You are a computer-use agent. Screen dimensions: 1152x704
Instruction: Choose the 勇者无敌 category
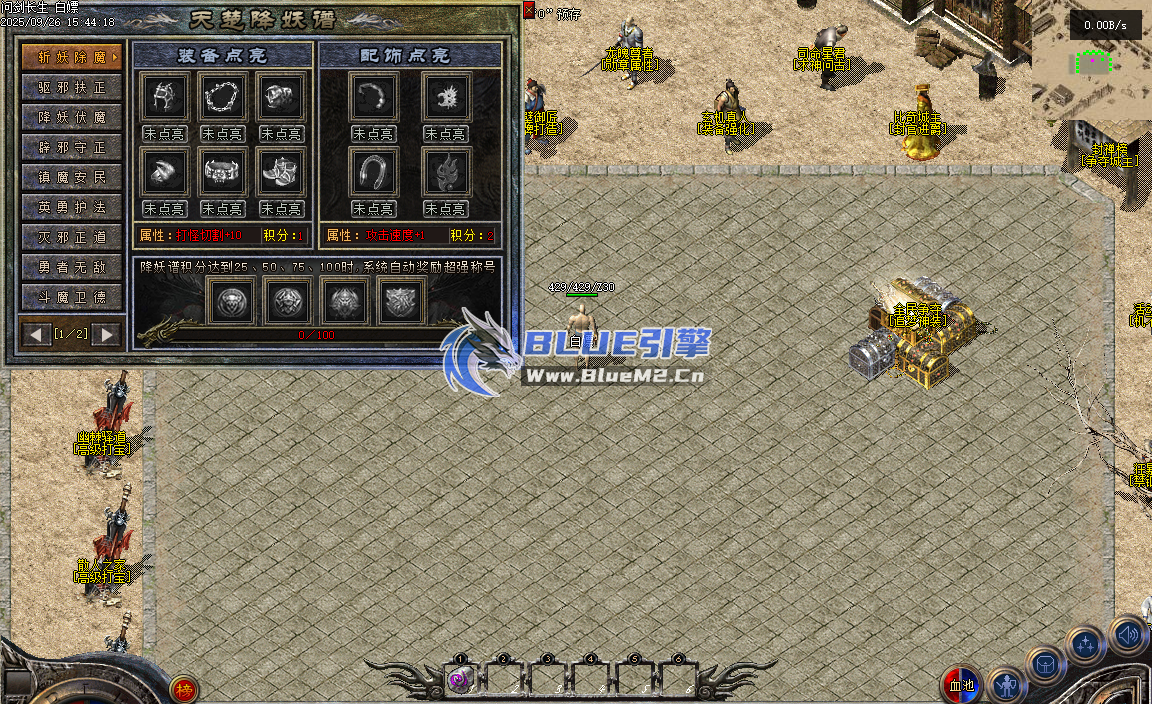pos(72,267)
